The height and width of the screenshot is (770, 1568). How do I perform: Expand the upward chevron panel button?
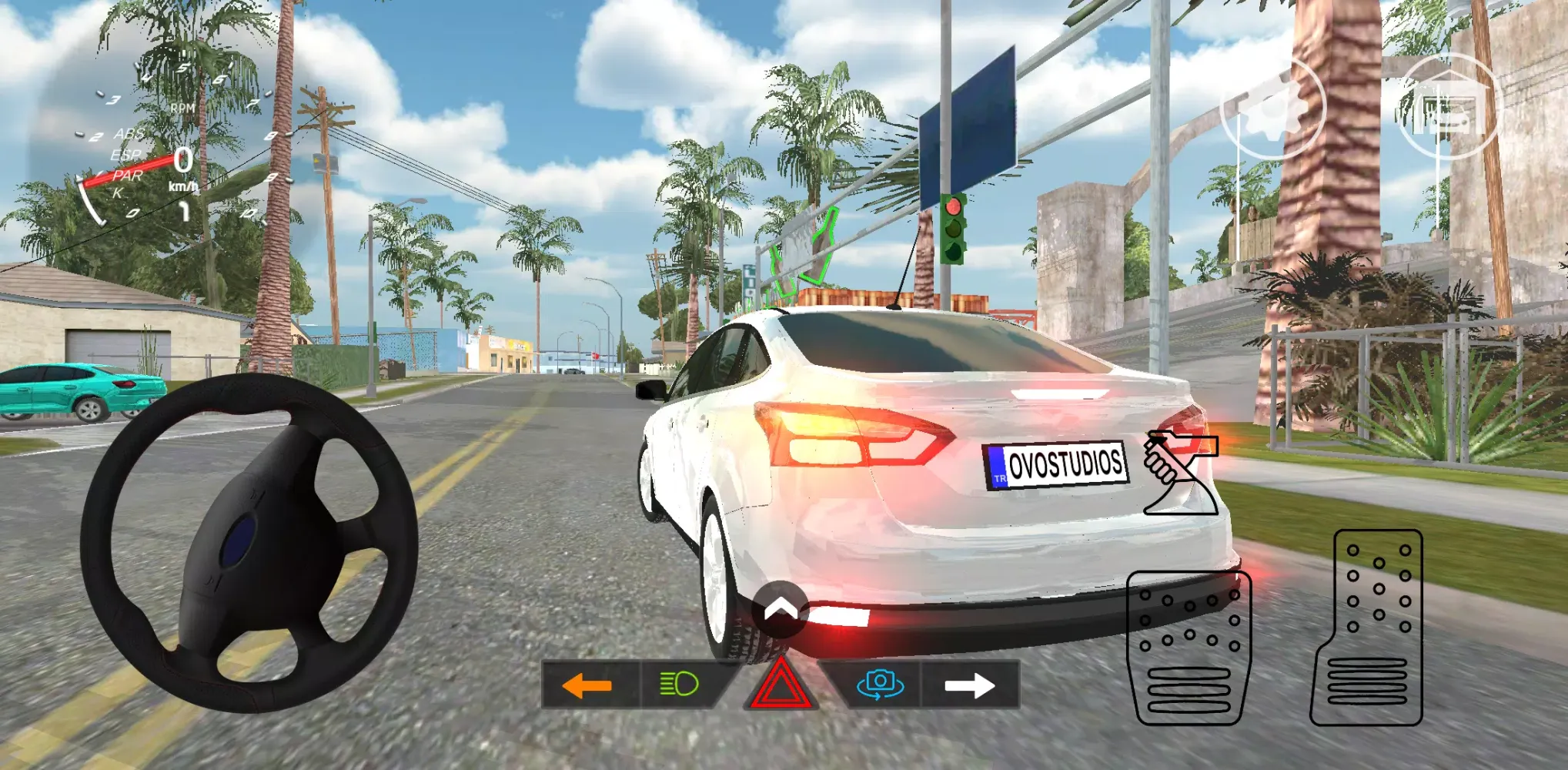781,610
